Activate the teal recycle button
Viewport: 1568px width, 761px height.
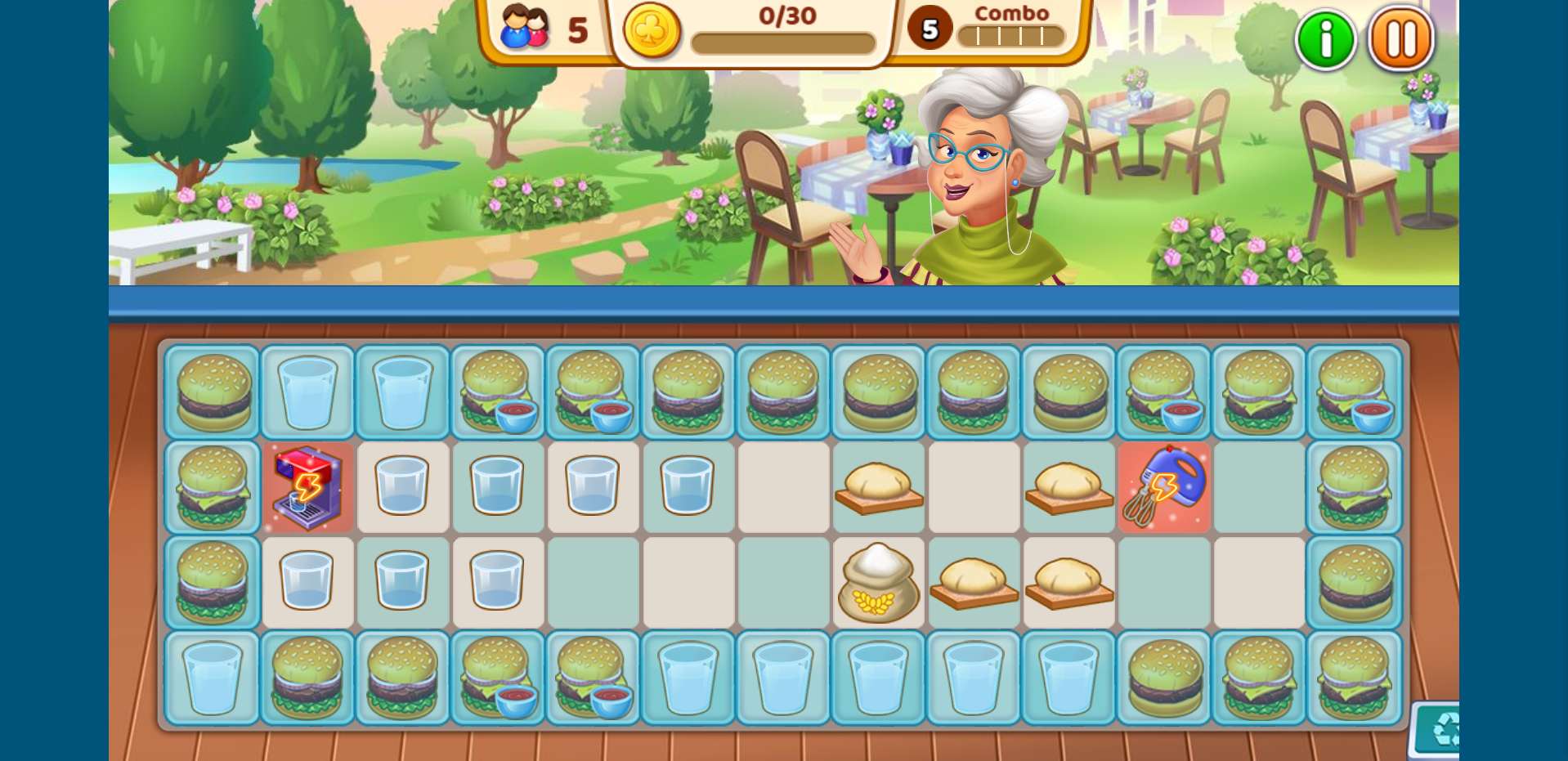tap(1440, 729)
